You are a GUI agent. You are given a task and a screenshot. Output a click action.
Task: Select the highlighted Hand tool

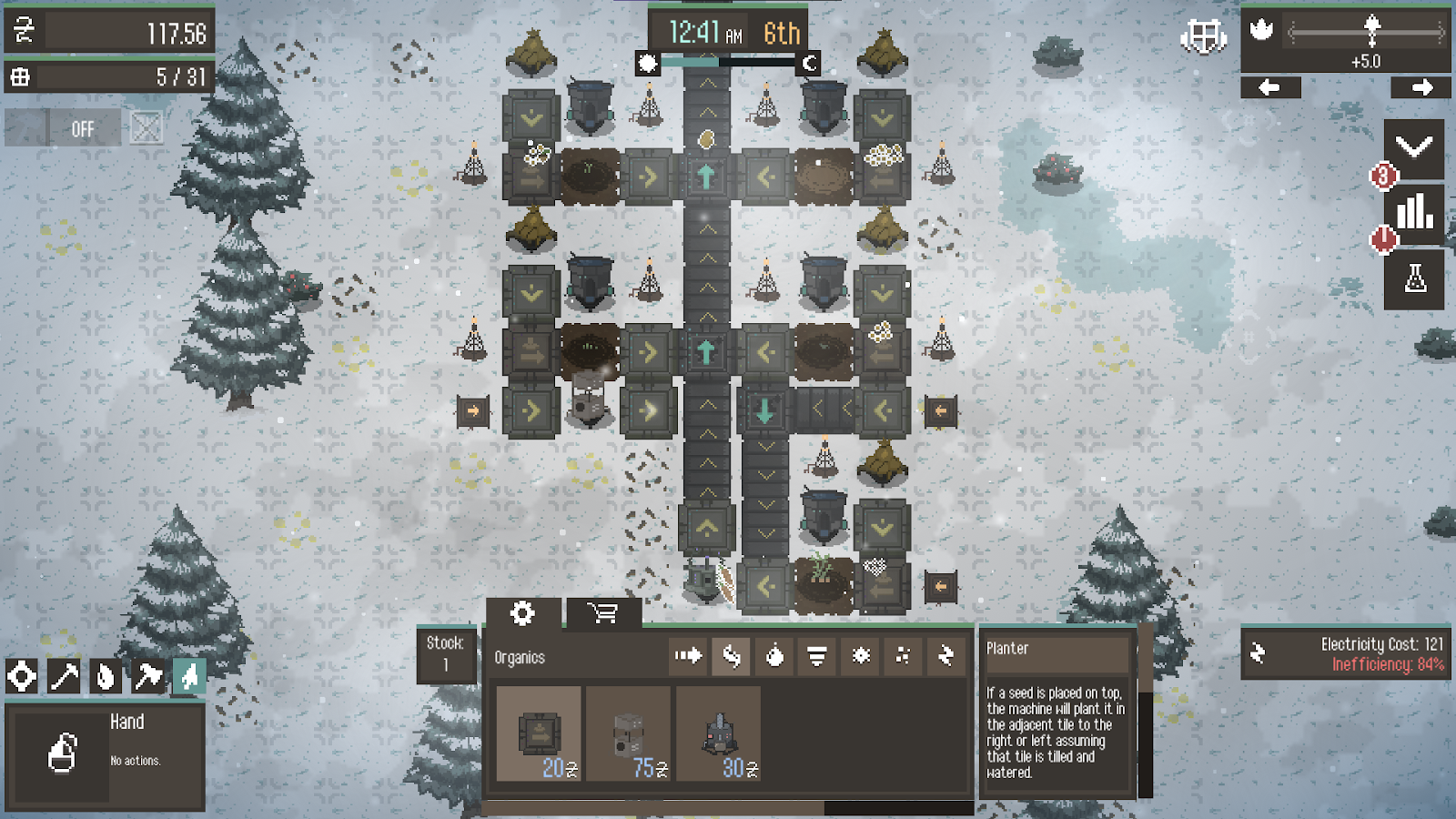[189, 676]
